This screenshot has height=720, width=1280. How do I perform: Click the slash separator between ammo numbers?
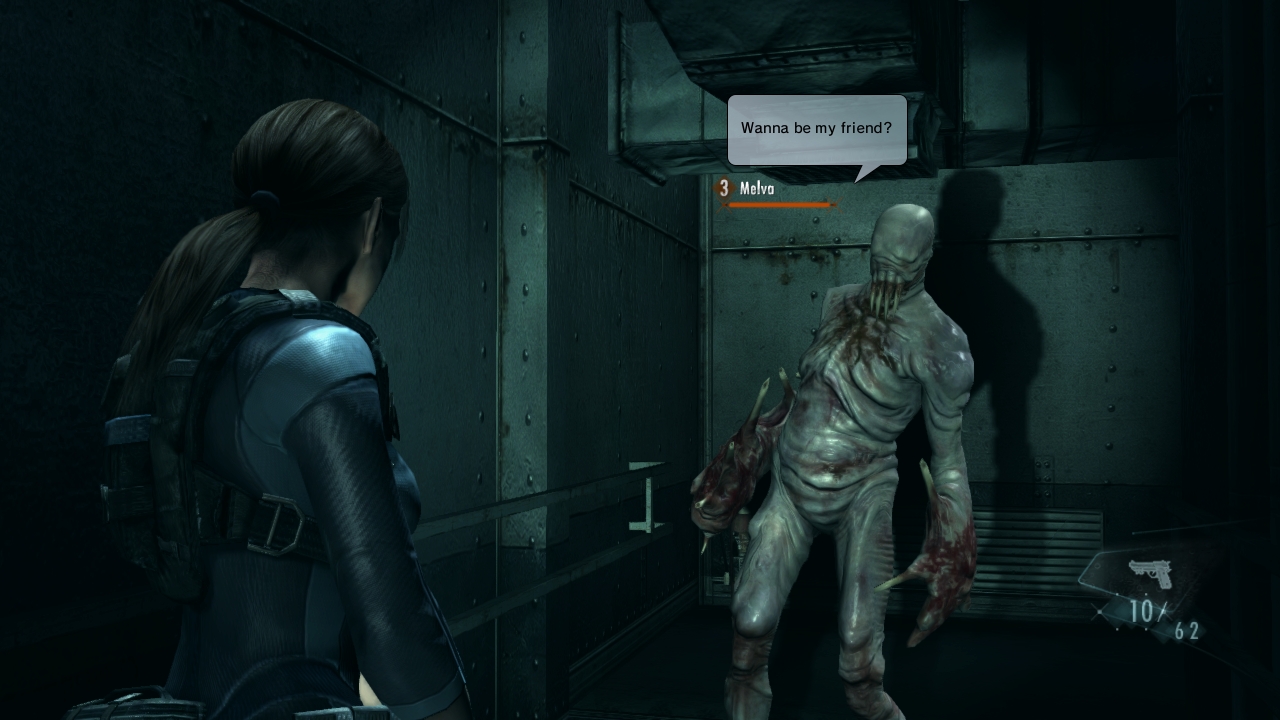point(1162,610)
